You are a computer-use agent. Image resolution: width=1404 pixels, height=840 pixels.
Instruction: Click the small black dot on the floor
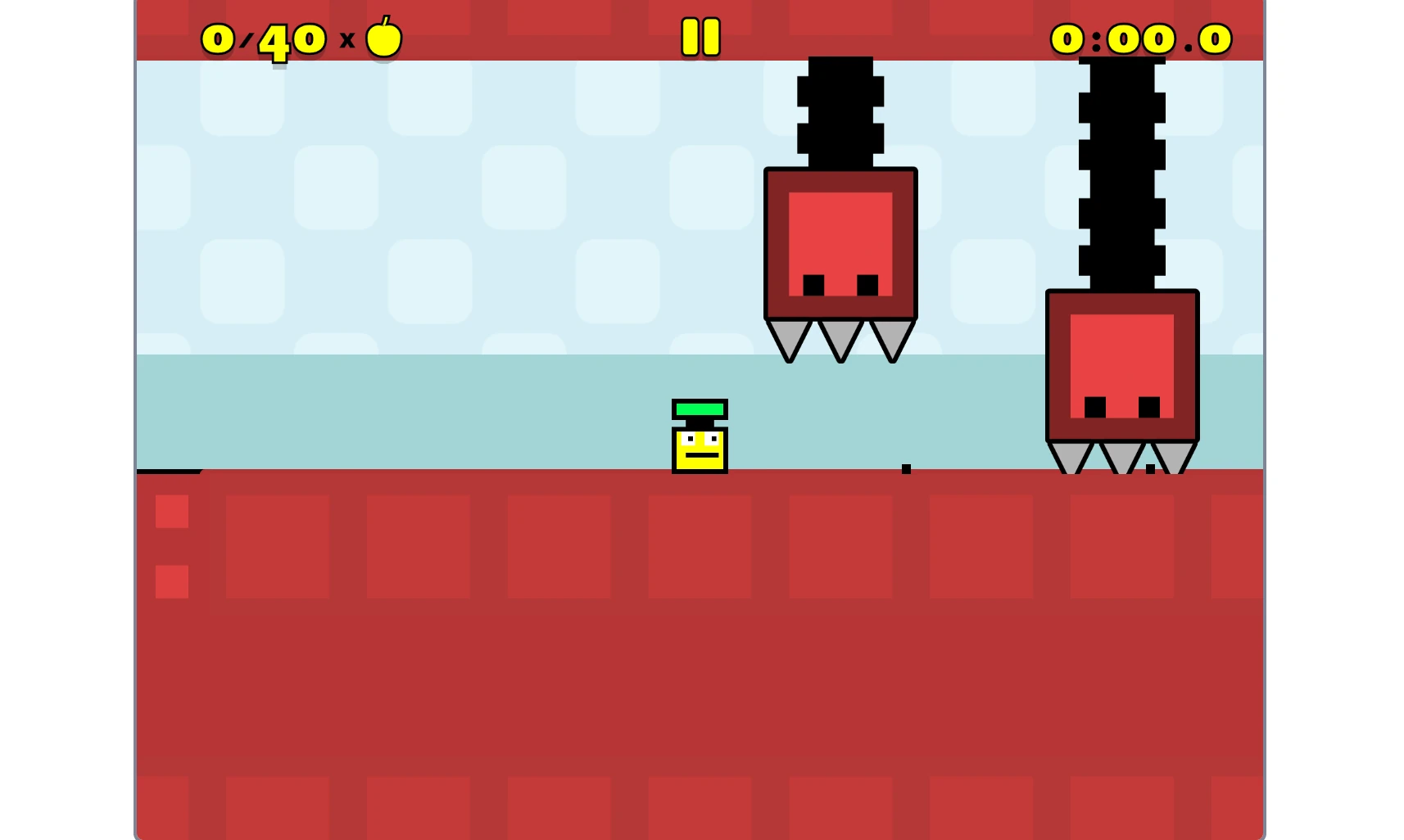click(906, 469)
